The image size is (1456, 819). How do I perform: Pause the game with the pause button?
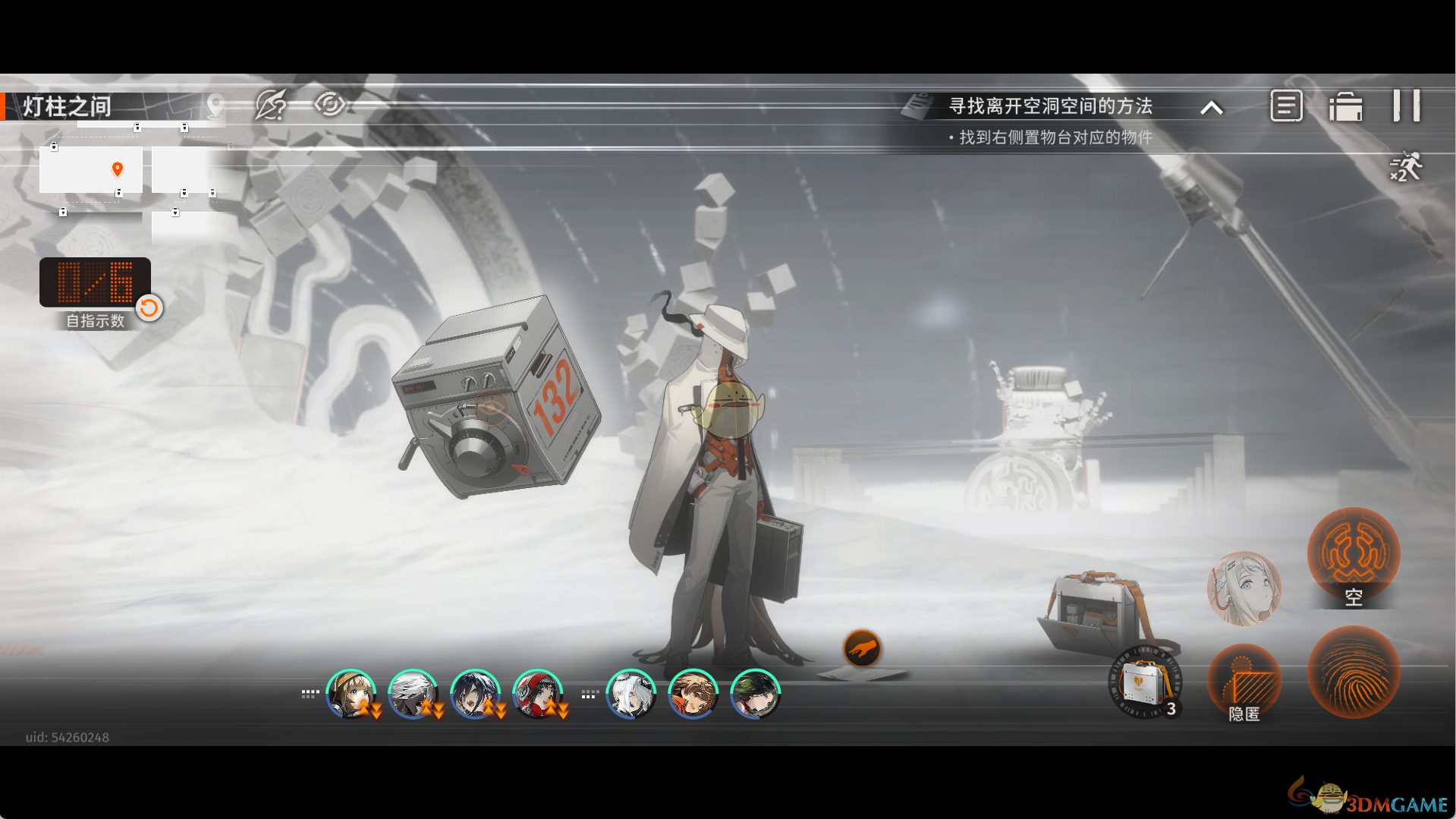[x=1406, y=106]
